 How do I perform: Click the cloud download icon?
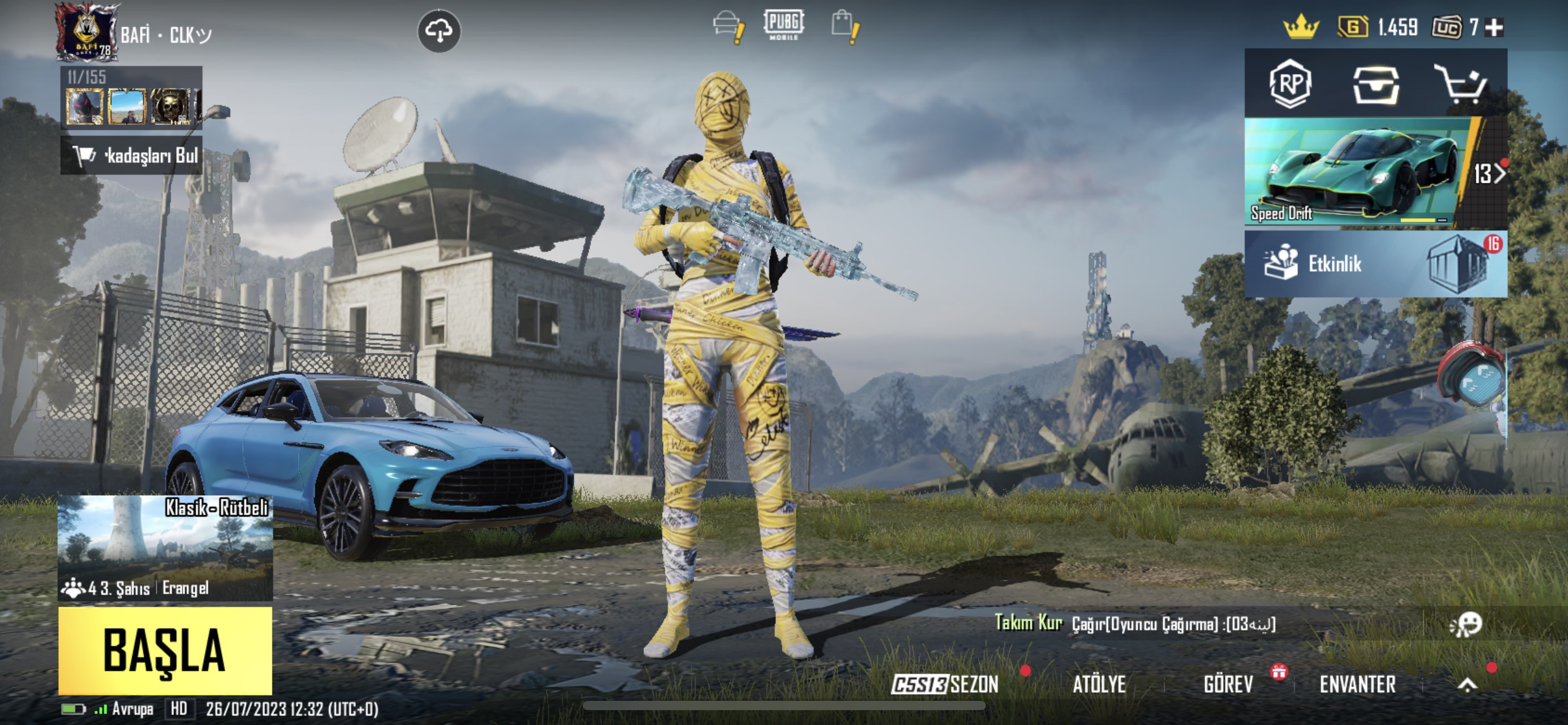(439, 30)
